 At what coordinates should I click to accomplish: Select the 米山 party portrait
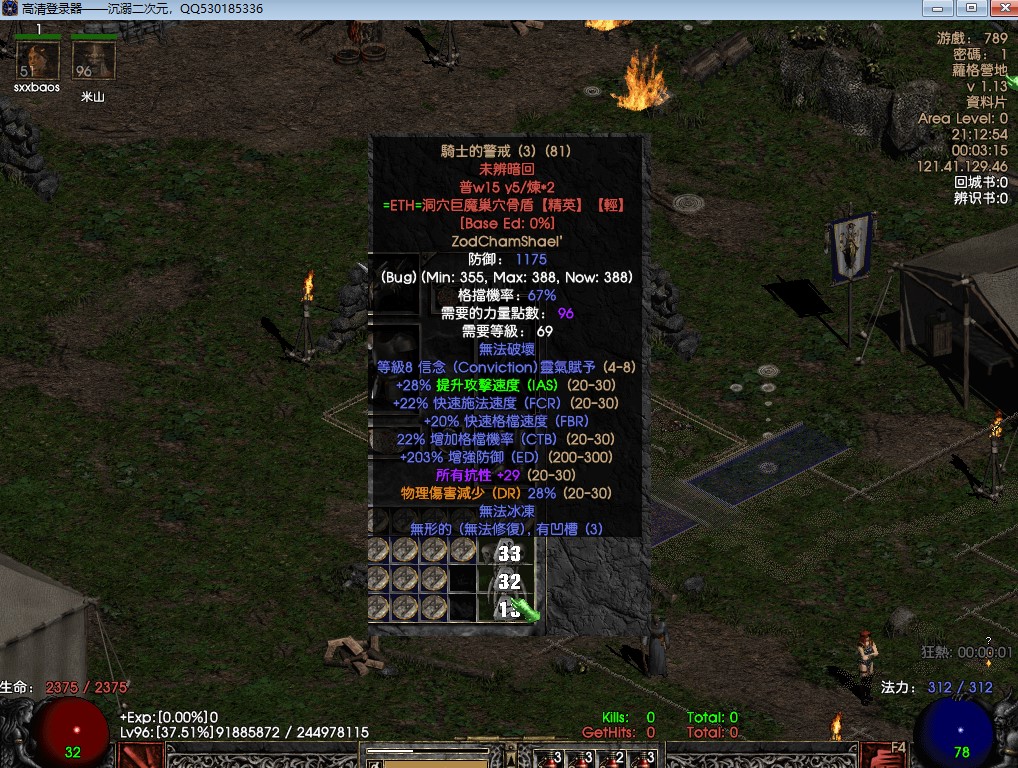(93, 60)
